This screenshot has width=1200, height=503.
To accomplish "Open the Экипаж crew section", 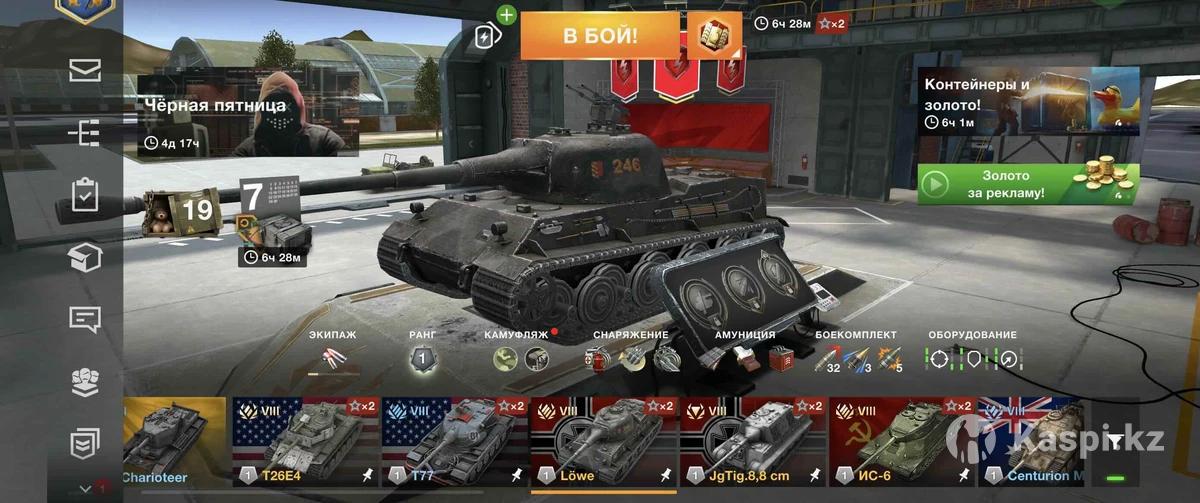I will tap(332, 357).
